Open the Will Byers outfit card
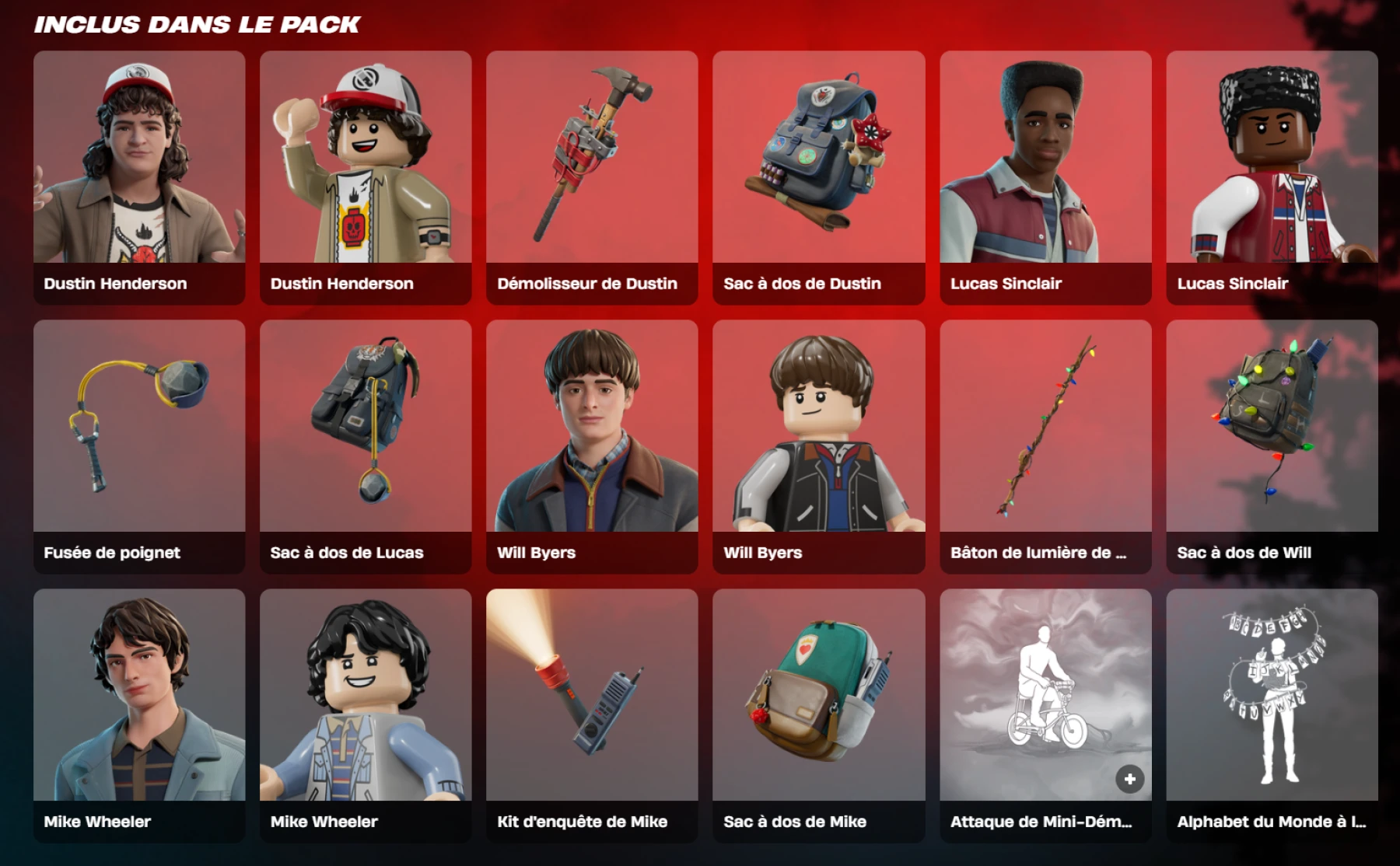1400x866 pixels. (592, 428)
